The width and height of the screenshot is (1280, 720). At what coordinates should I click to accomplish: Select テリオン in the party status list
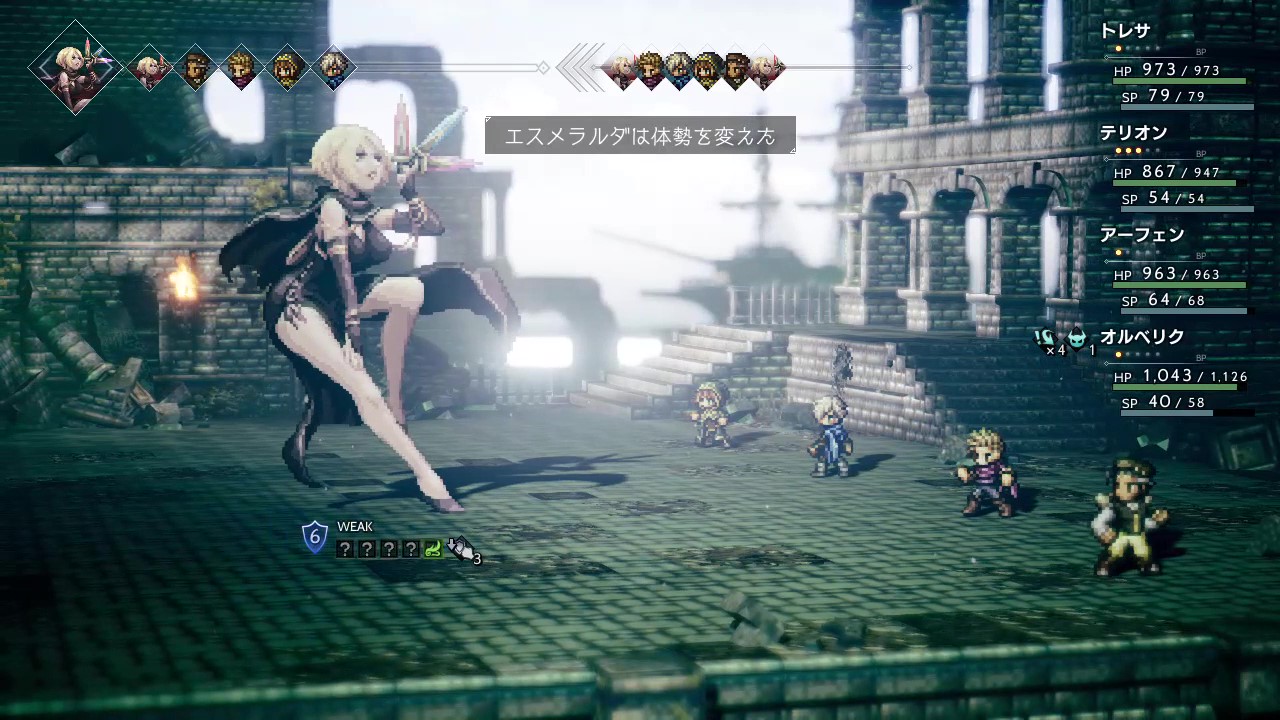[1133, 133]
